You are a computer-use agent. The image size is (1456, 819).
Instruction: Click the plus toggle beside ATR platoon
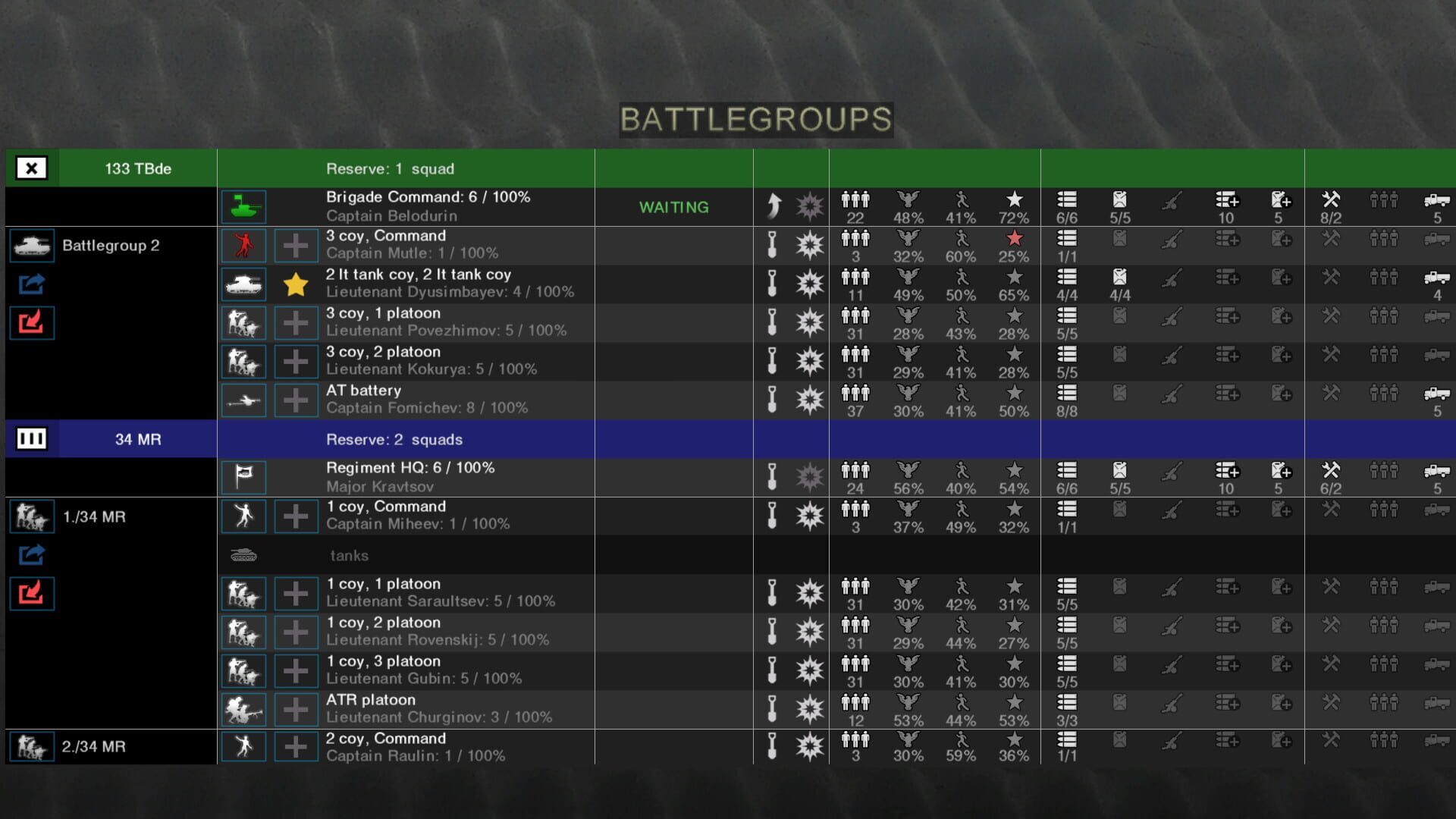click(296, 708)
